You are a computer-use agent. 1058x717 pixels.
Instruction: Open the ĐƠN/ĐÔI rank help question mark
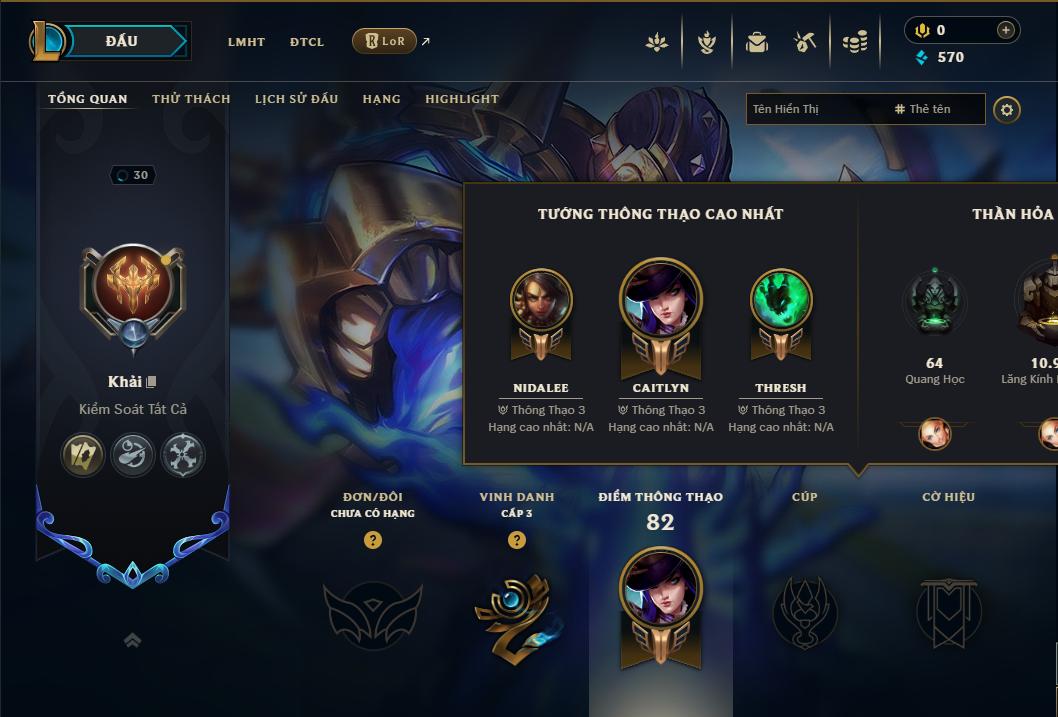tap(373, 541)
